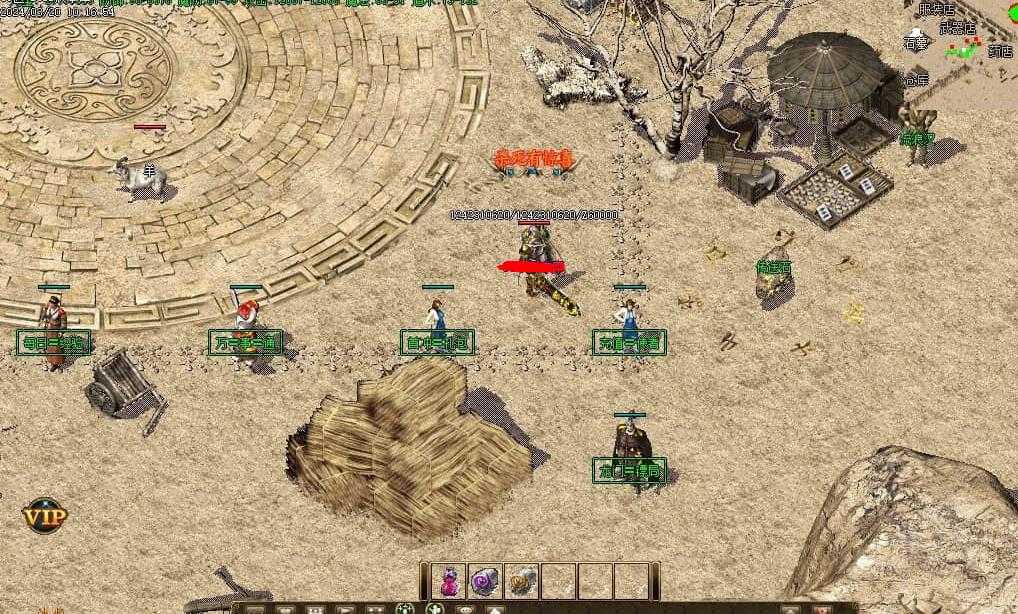Activate the brown scroll hotbar item
The image size is (1018, 614).
[x=521, y=580]
